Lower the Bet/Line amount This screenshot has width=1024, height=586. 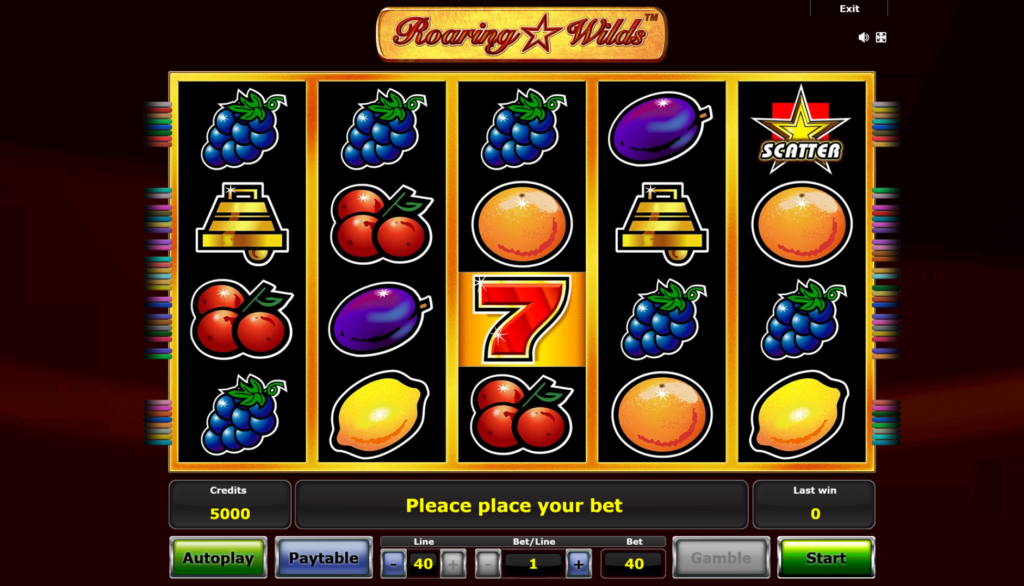click(488, 564)
